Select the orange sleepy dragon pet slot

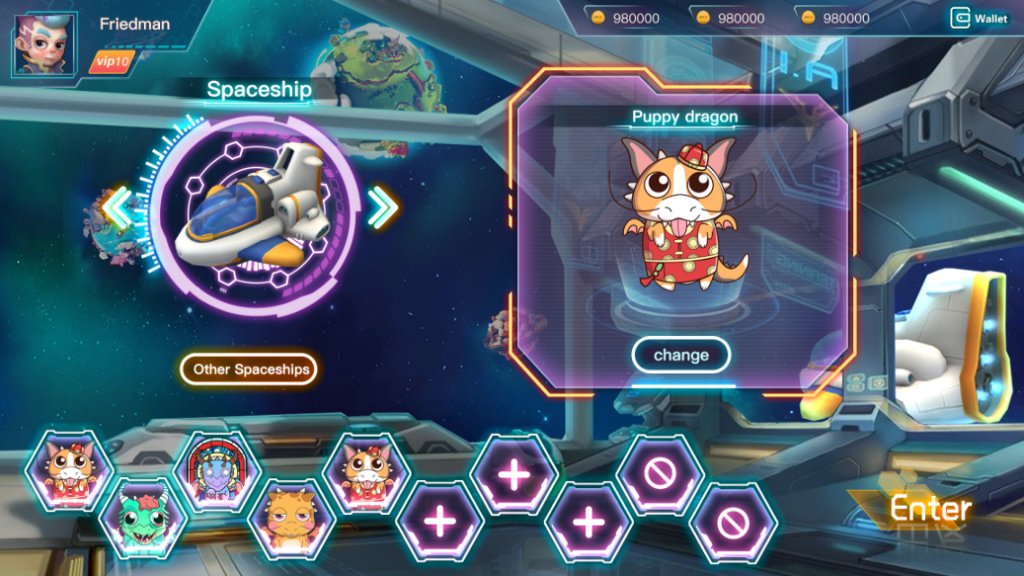[x=291, y=518]
